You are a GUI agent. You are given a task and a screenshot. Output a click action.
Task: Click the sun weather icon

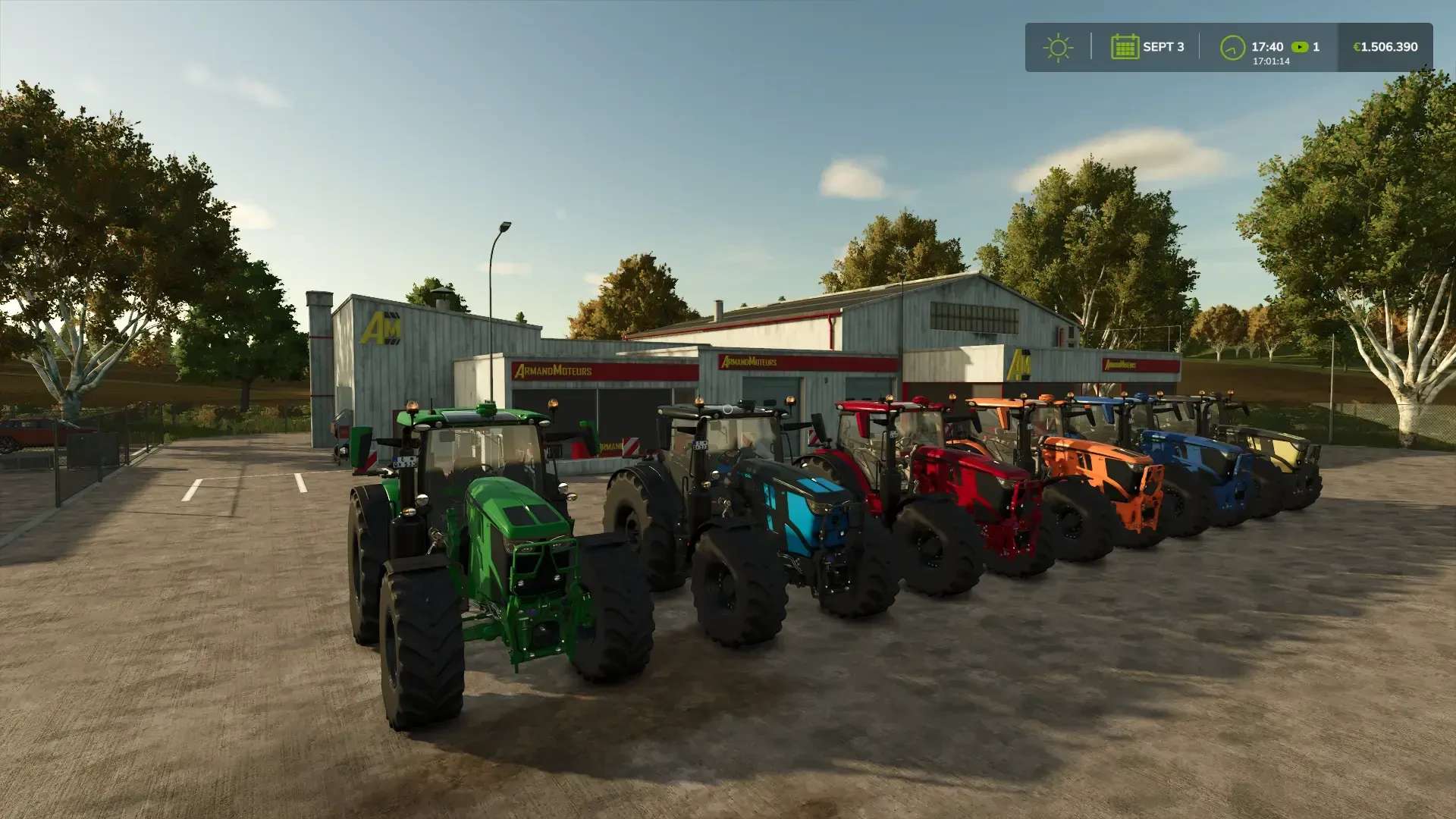pyautogui.click(x=1058, y=47)
